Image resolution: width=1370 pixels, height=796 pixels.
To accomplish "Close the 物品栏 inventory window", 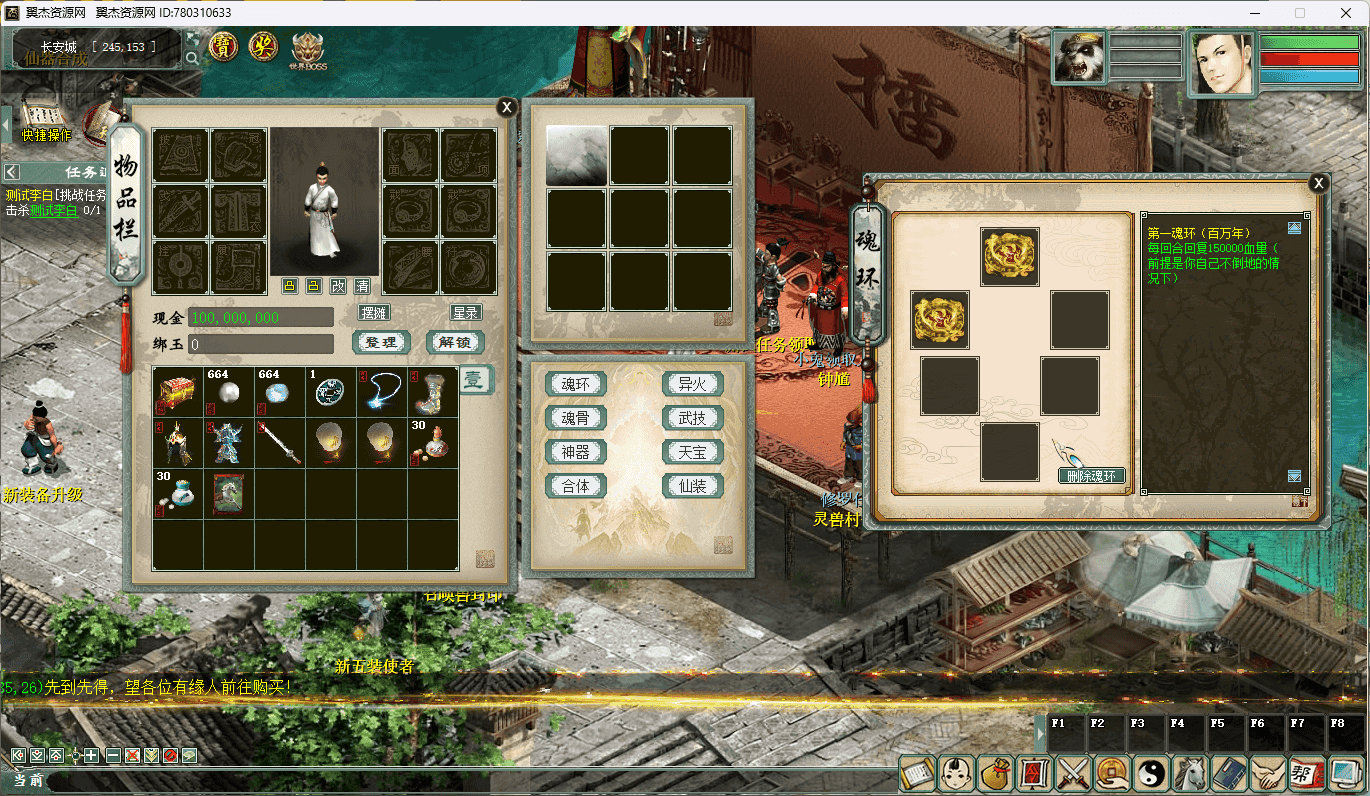I will (x=507, y=108).
